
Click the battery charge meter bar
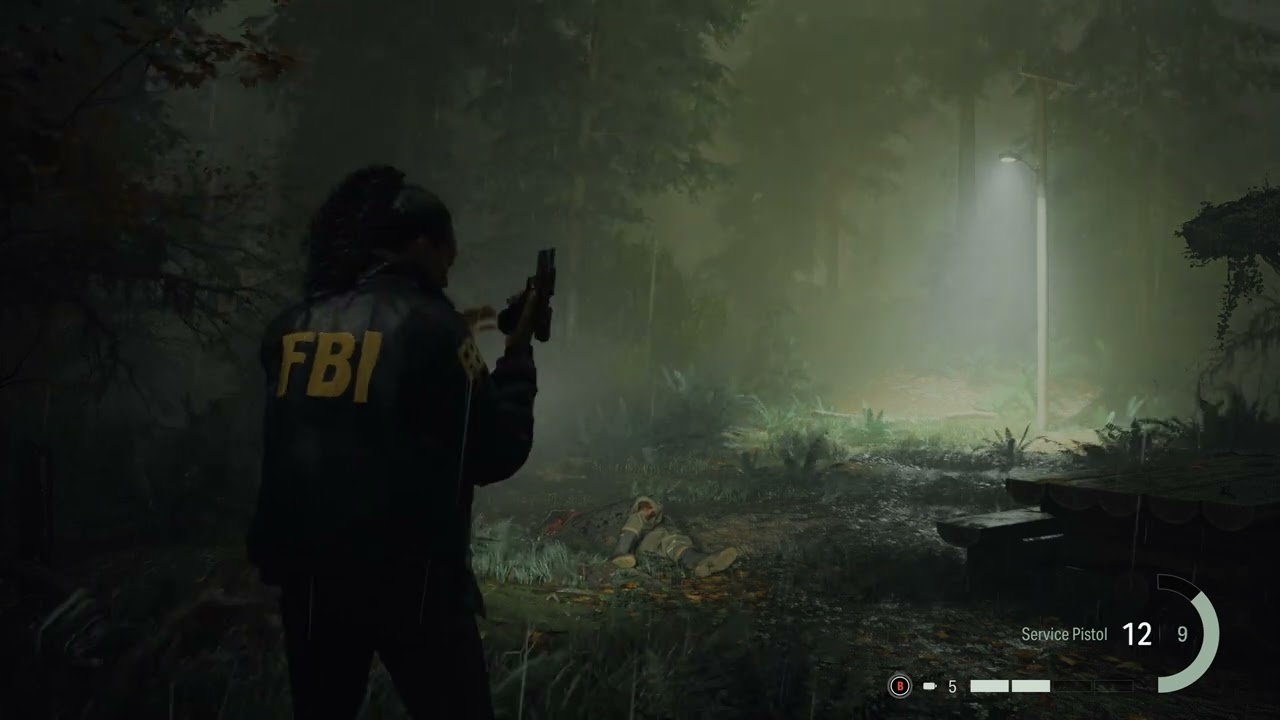1050,686
